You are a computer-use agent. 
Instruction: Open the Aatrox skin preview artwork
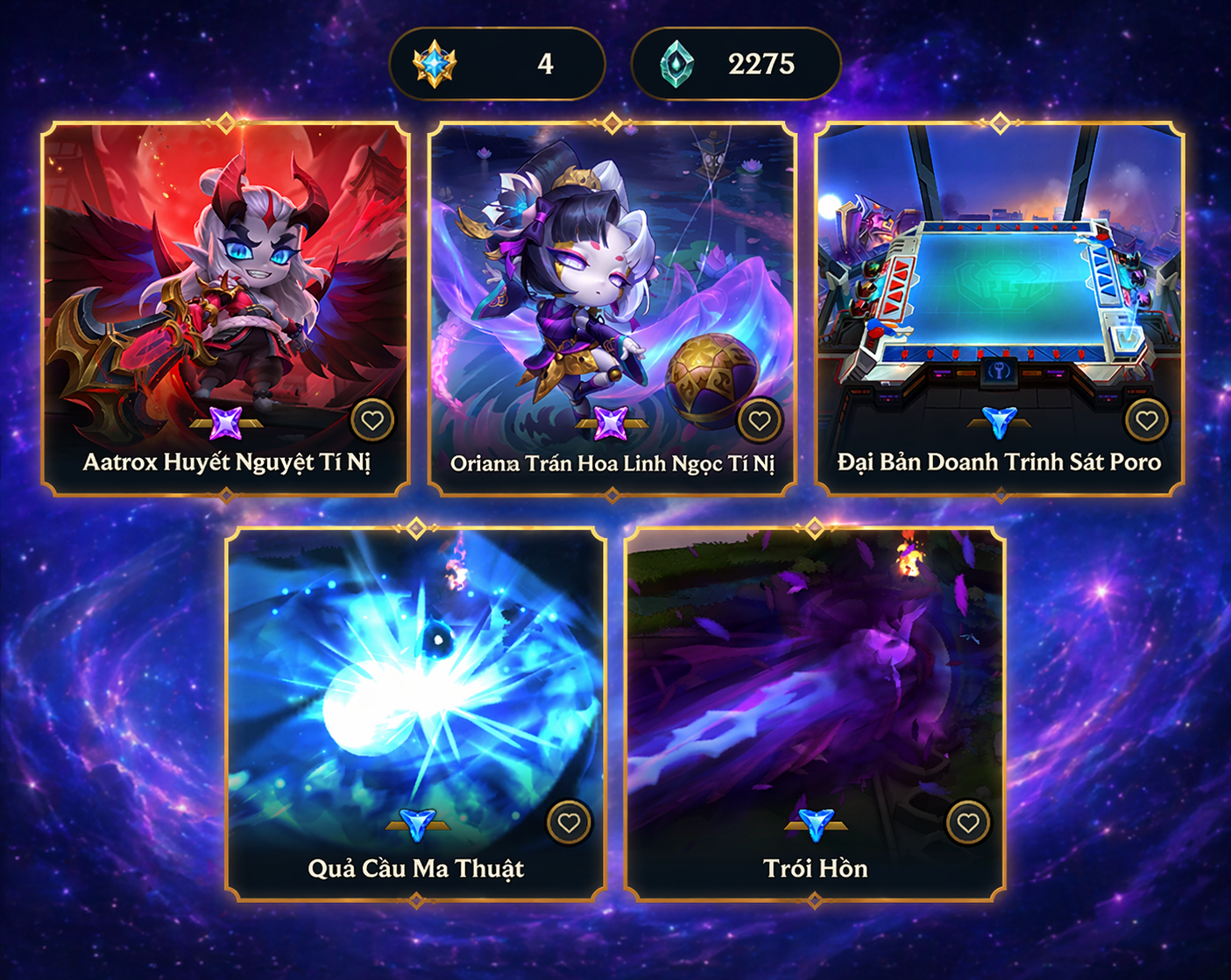(x=227, y=271)
